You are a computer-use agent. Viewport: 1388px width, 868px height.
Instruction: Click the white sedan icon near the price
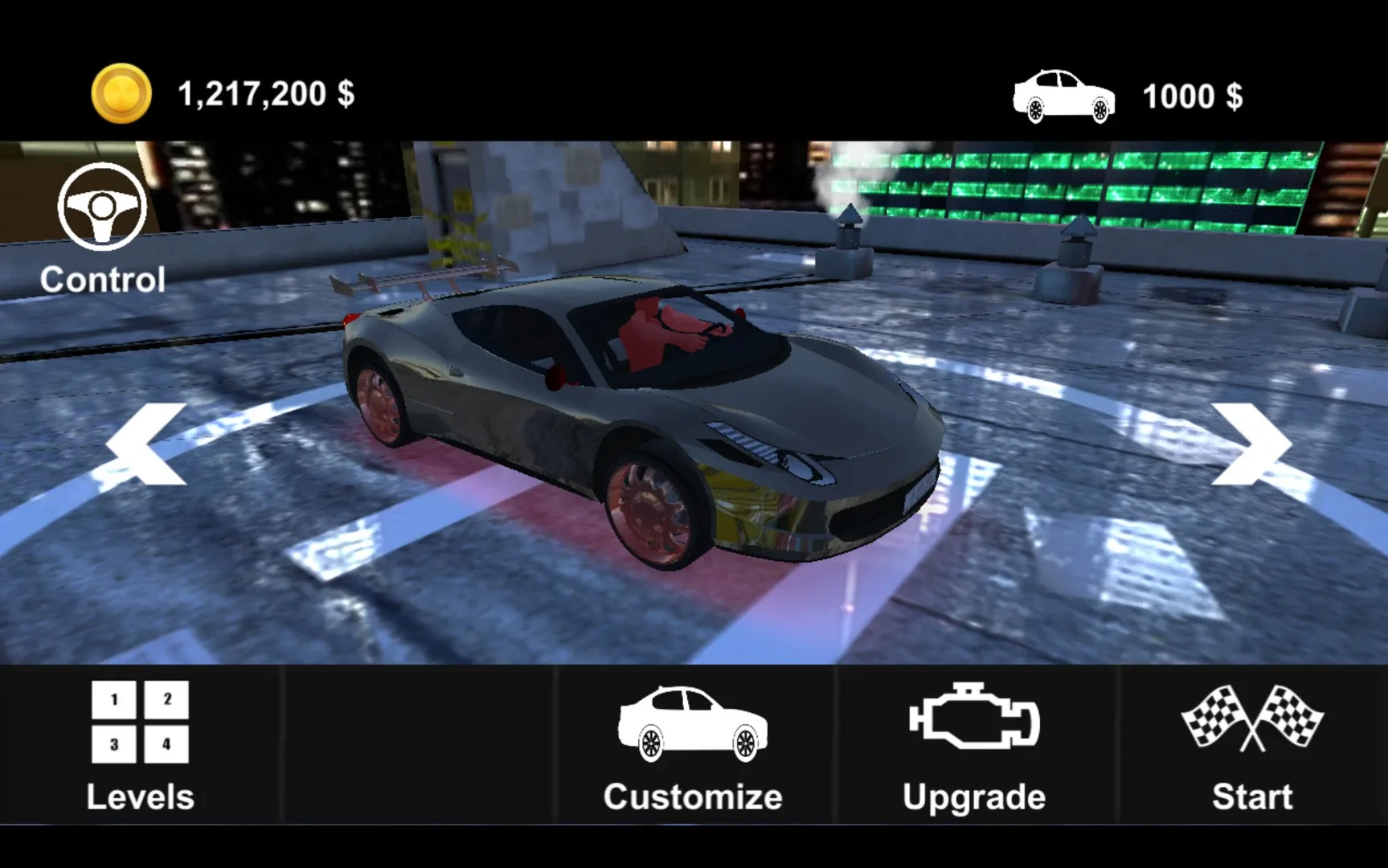click(1062, 96)
